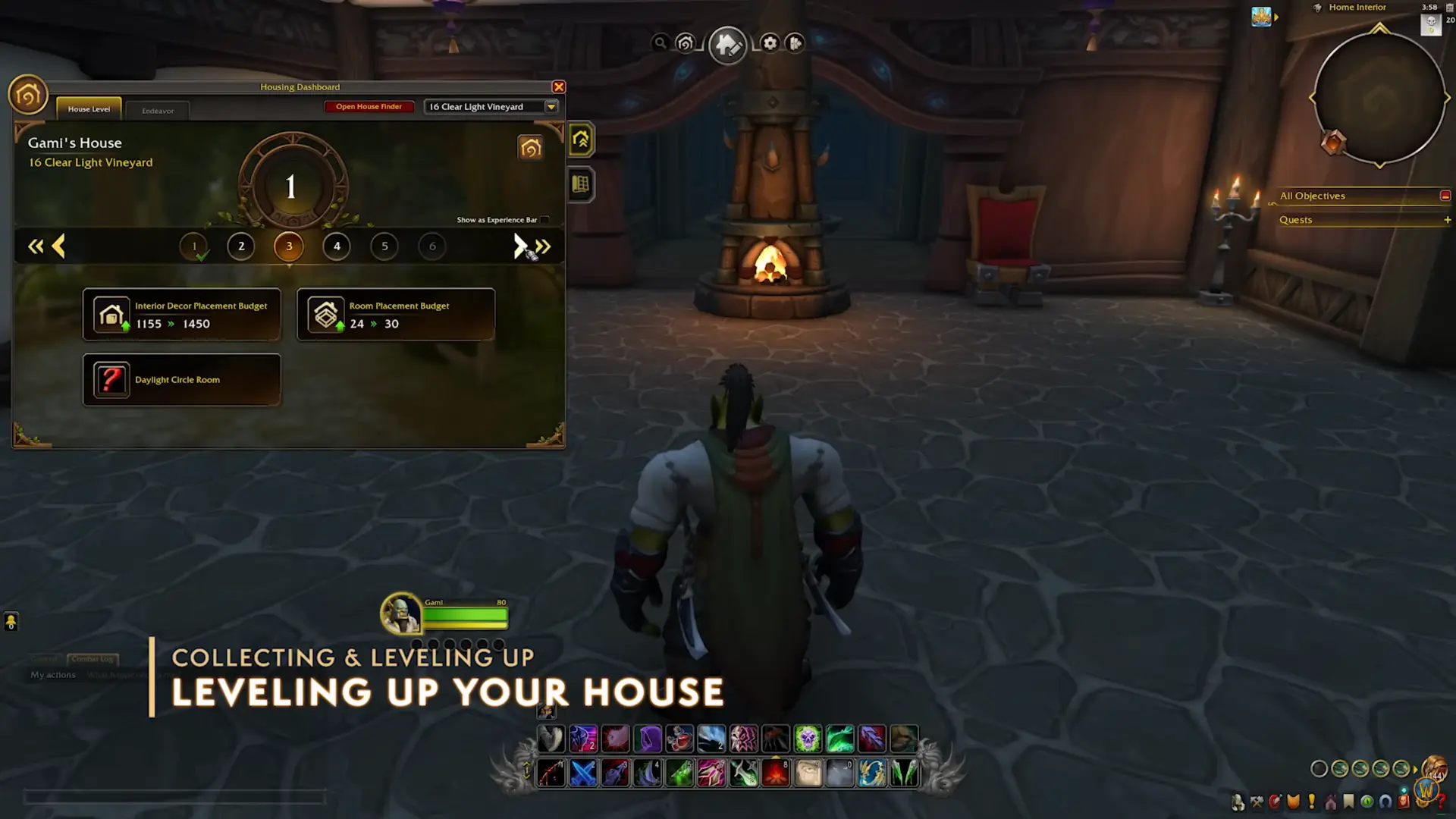Skip to last levels with double-right arrow
Image resolution: width=1456 pixels, height=819 pixels.
point(543,246)
